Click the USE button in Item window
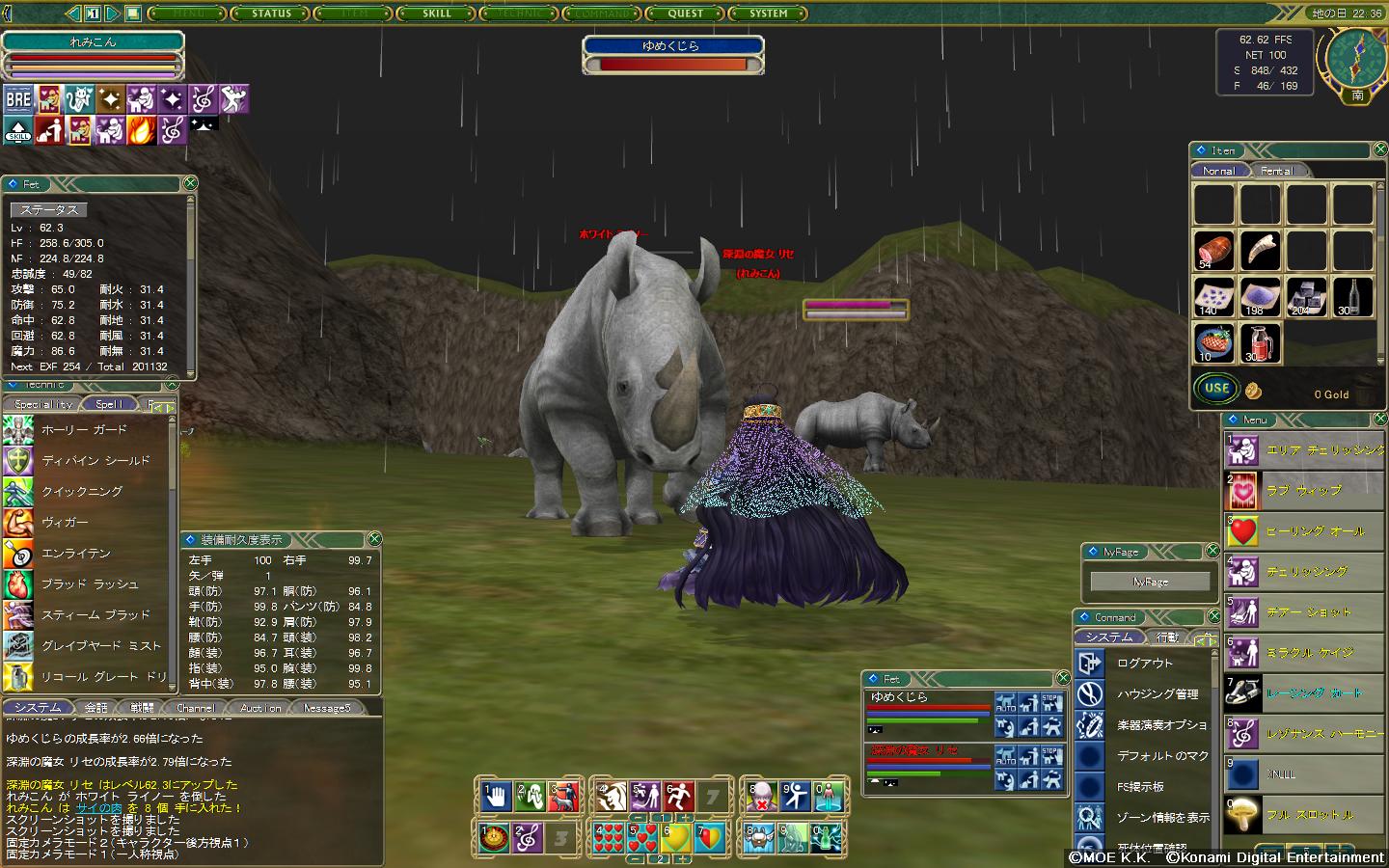Image resolution: width=1389 pixels, height=868 pixels. pyautogui.click(x=1216, y=389)
